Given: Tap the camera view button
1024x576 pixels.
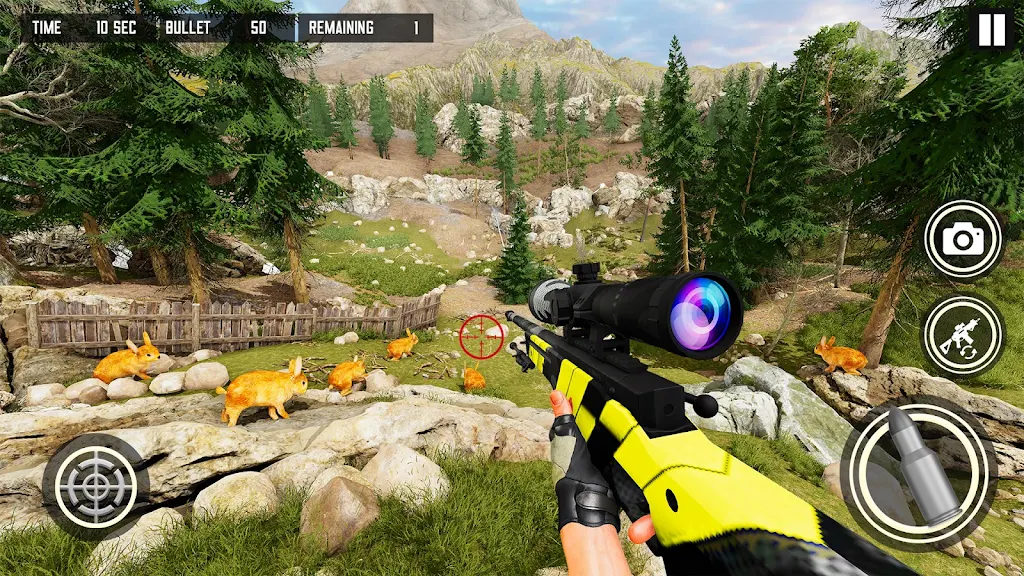Looking at the screenshot, I should [x=963, y=240].
